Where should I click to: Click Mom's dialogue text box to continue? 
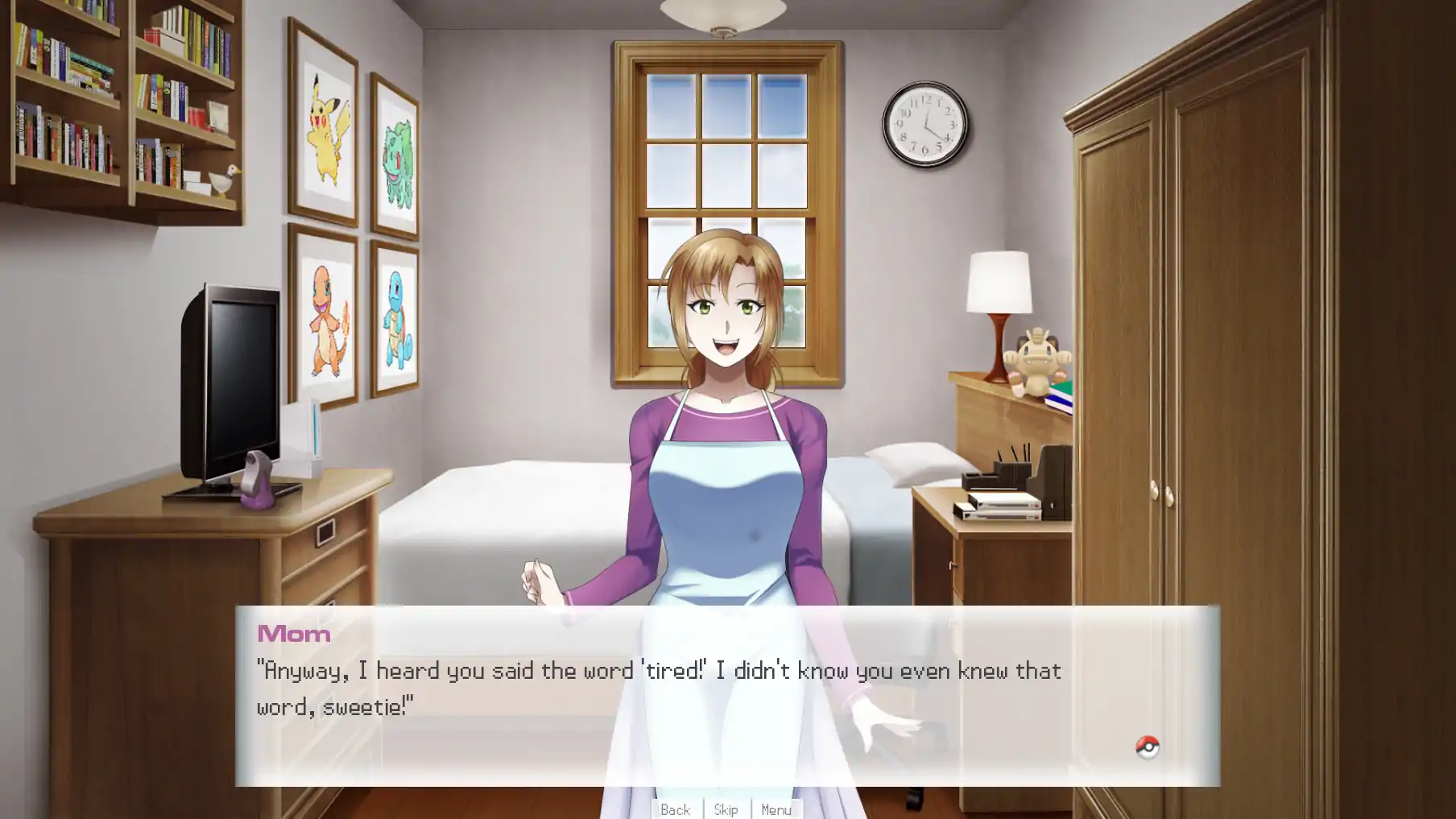click(x=726, y=694)
